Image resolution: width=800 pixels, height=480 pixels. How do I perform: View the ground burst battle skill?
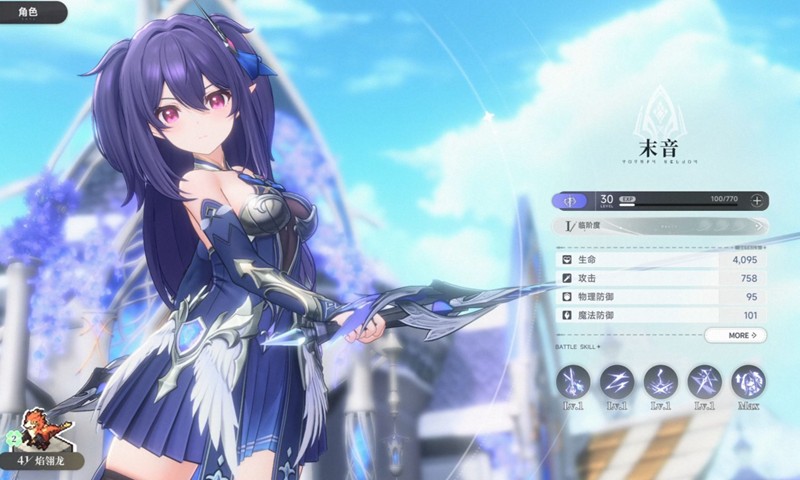661,382
